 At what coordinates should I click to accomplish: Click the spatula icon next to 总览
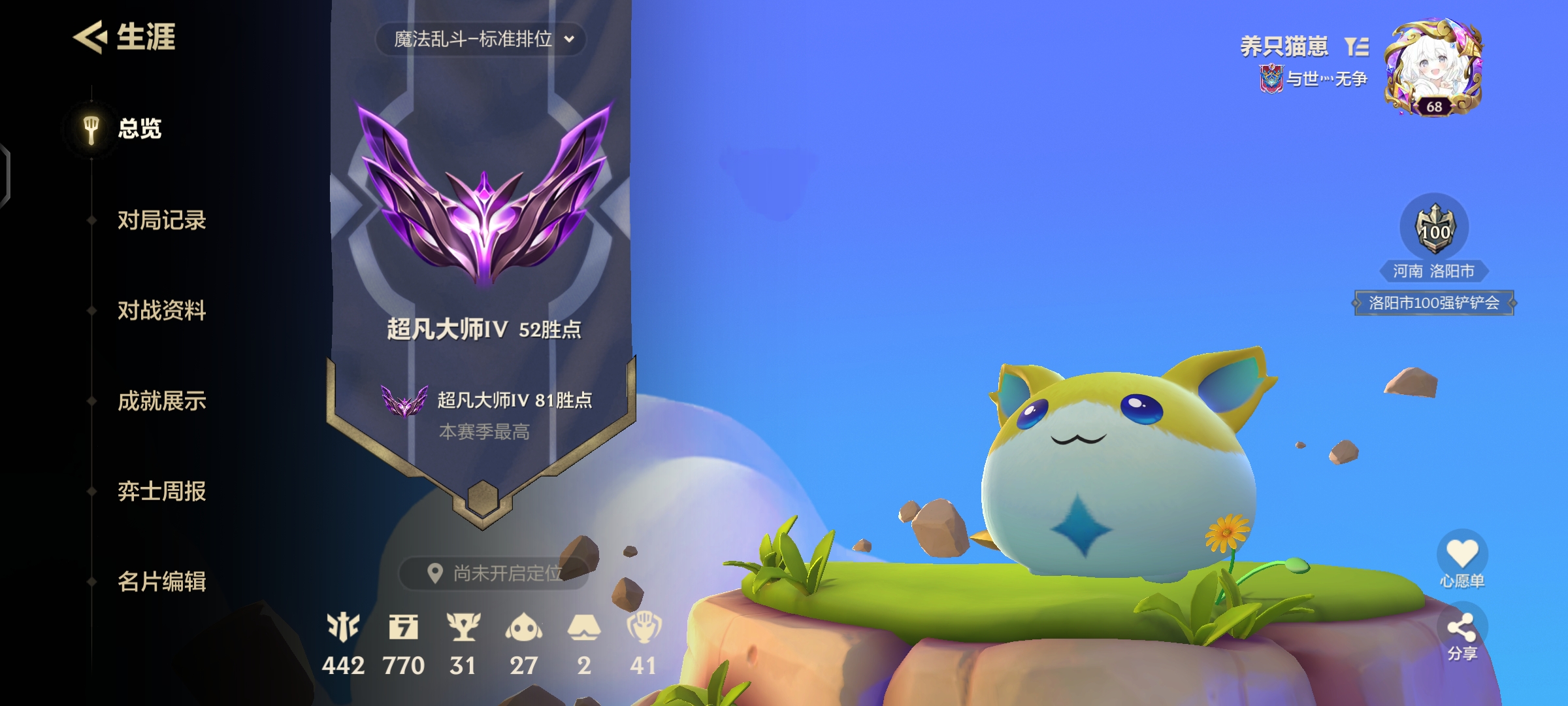coord(90,128)
